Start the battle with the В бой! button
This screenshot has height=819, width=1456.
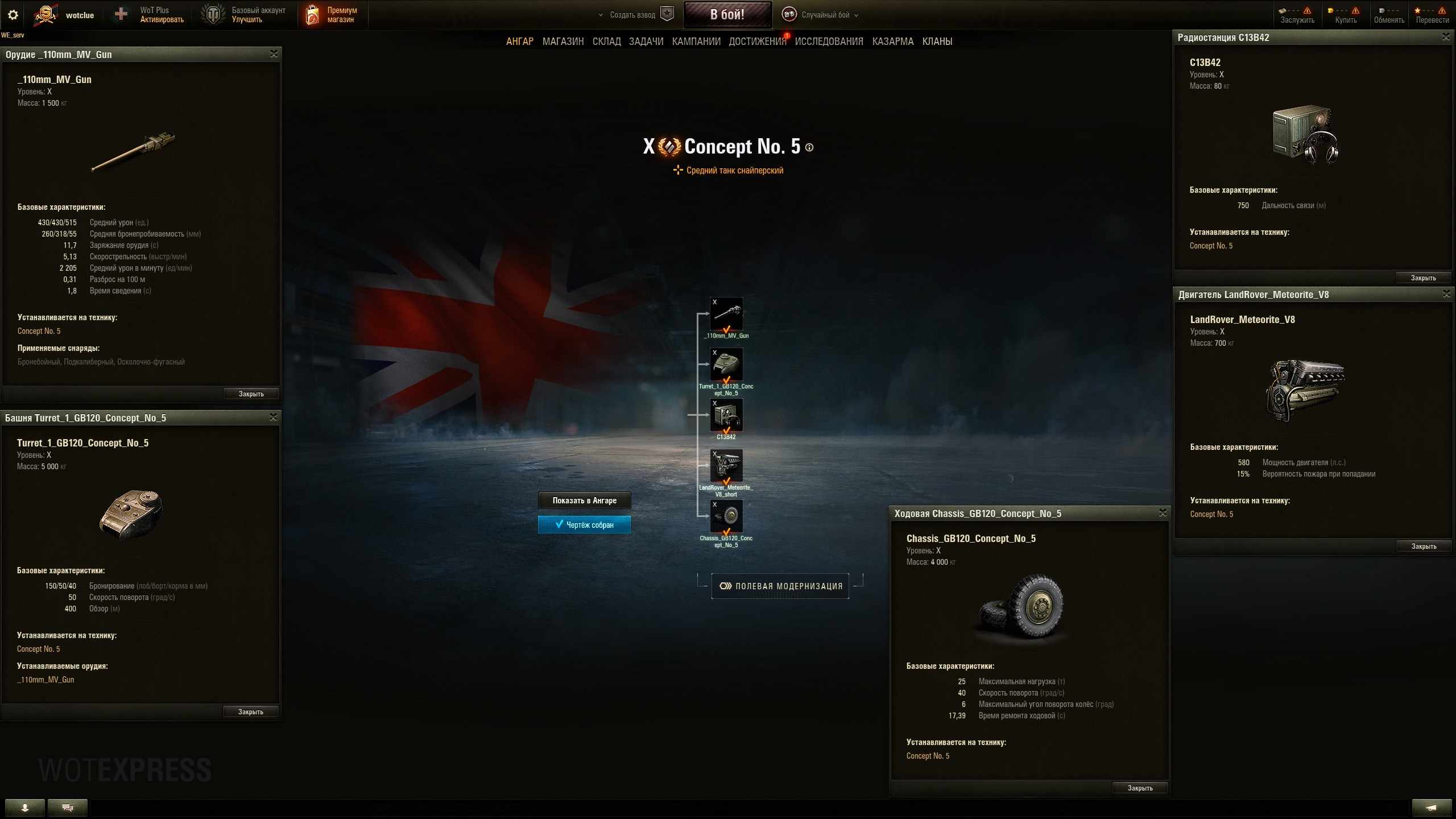click(x=727, y=15)
